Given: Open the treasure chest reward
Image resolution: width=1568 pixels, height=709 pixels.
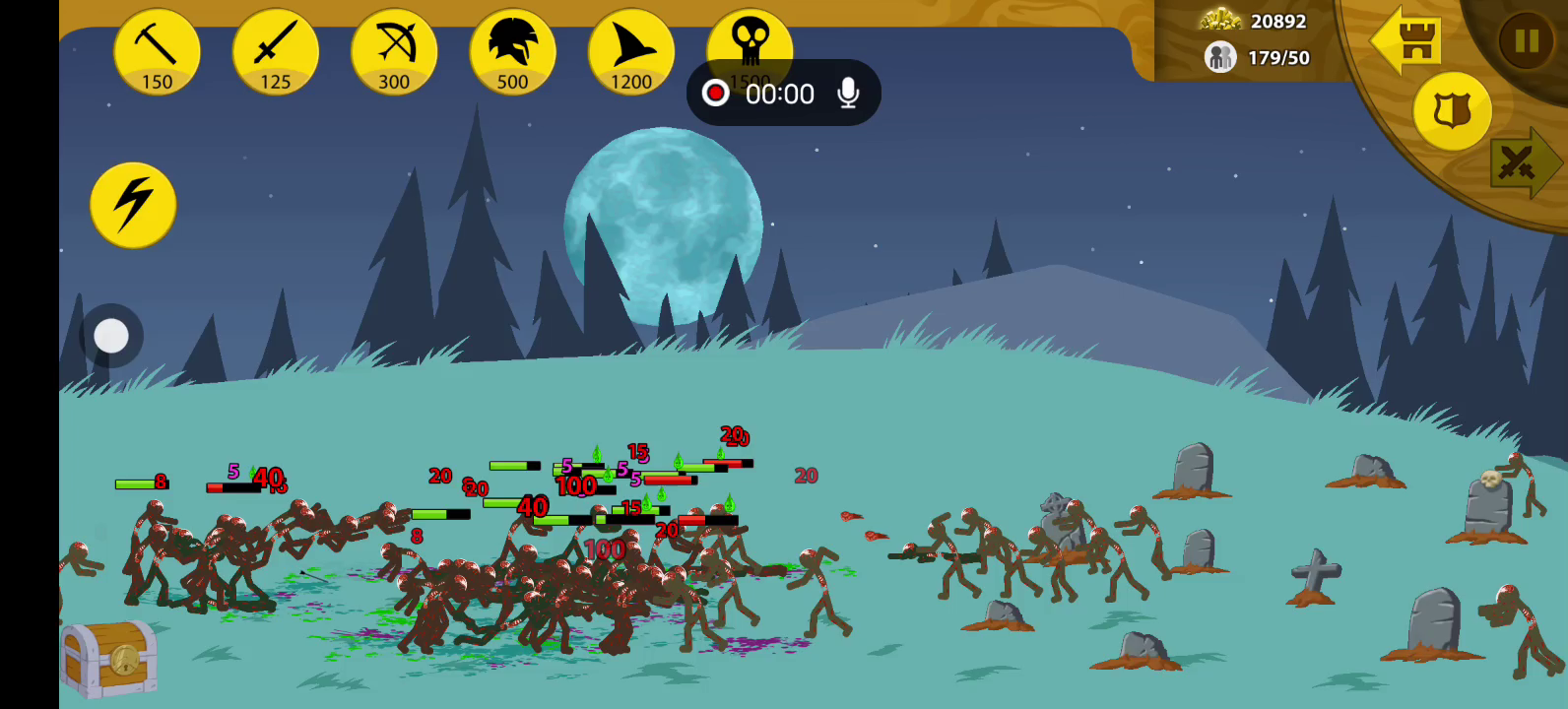Looking at the screenshot, I should [109, 658].
